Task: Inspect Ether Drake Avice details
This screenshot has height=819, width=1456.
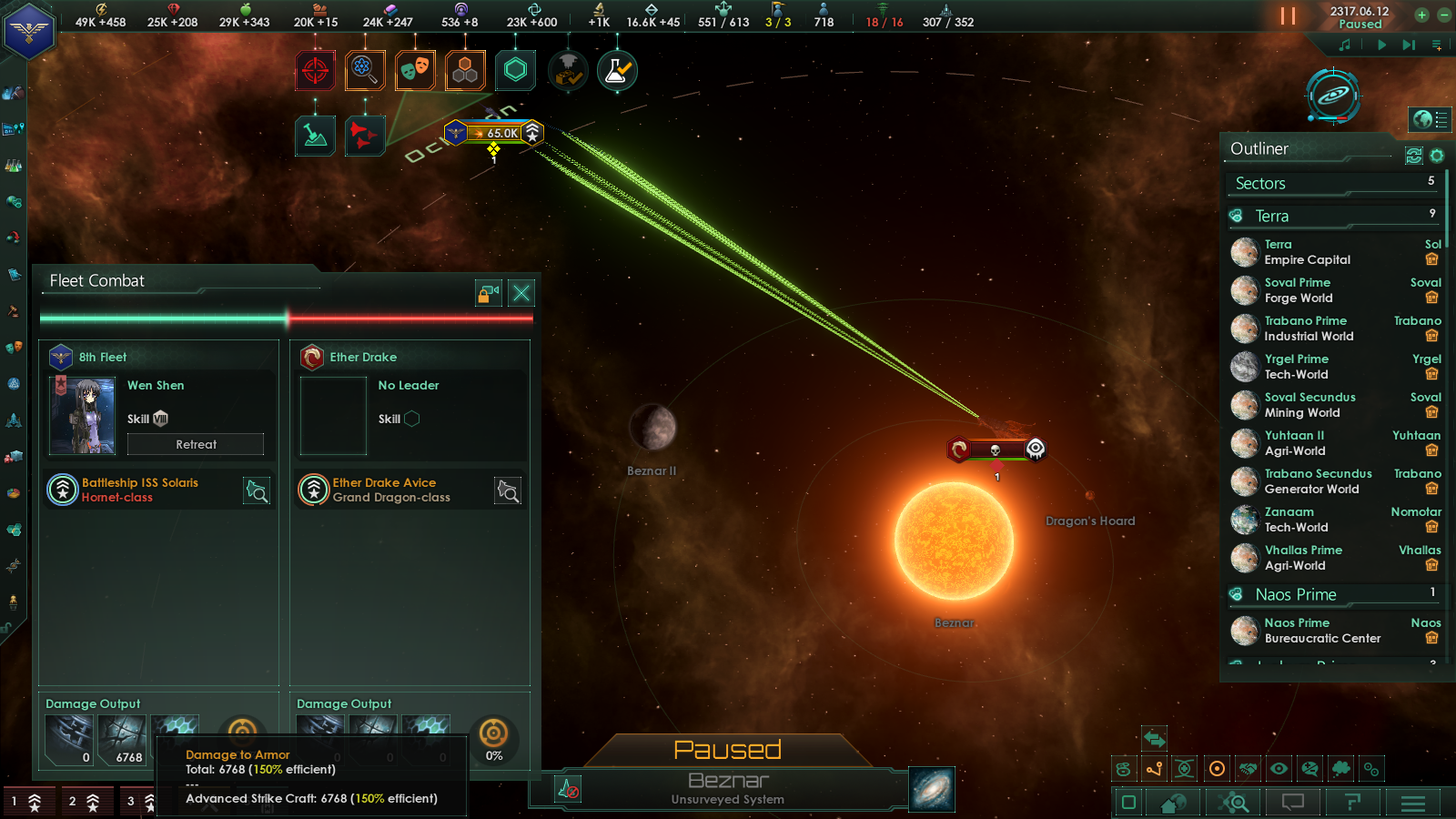Action: click(508, 491)
